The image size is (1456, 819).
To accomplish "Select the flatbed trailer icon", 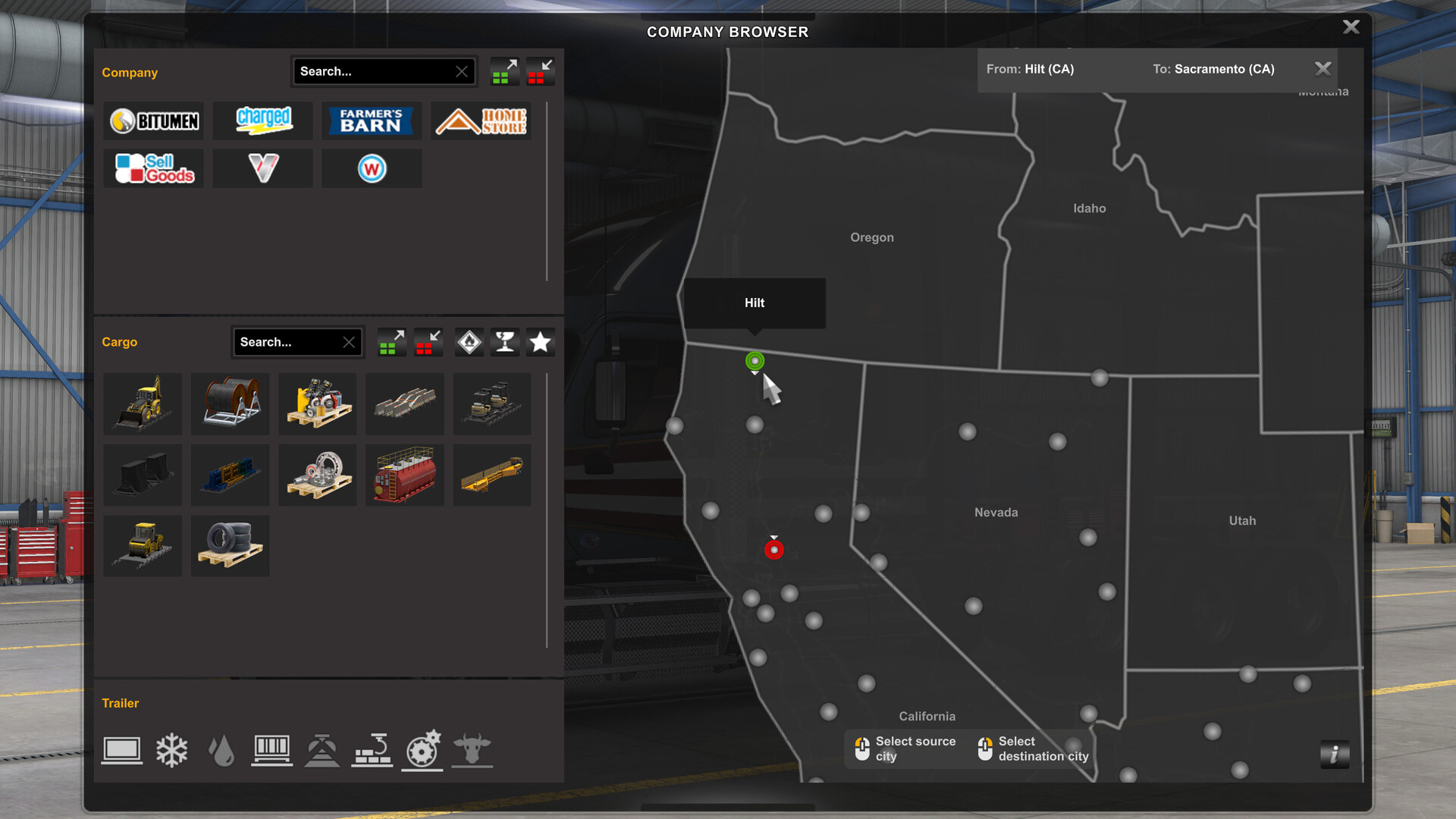I will coord(121,749).
